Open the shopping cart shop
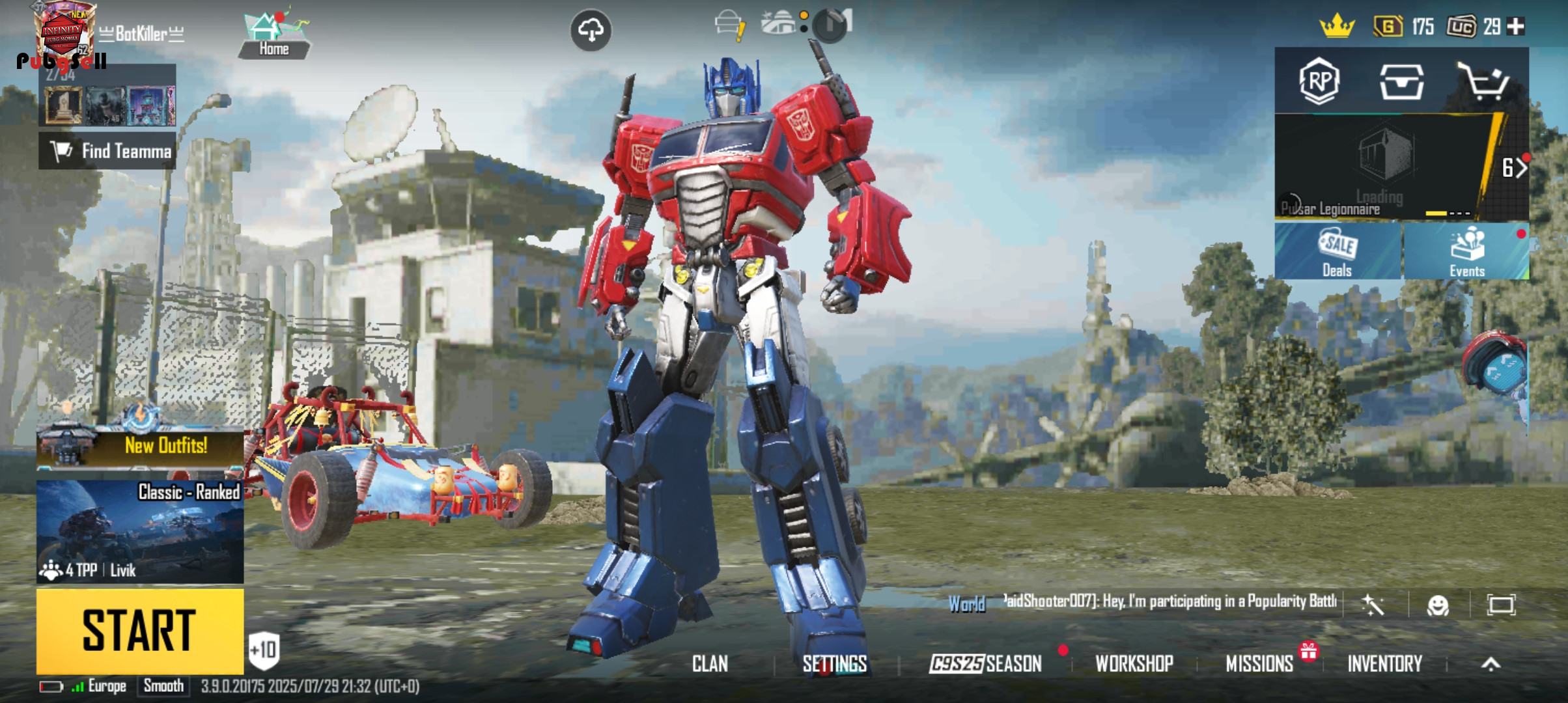1568x703 pixels. click(x=1482, y=81)
